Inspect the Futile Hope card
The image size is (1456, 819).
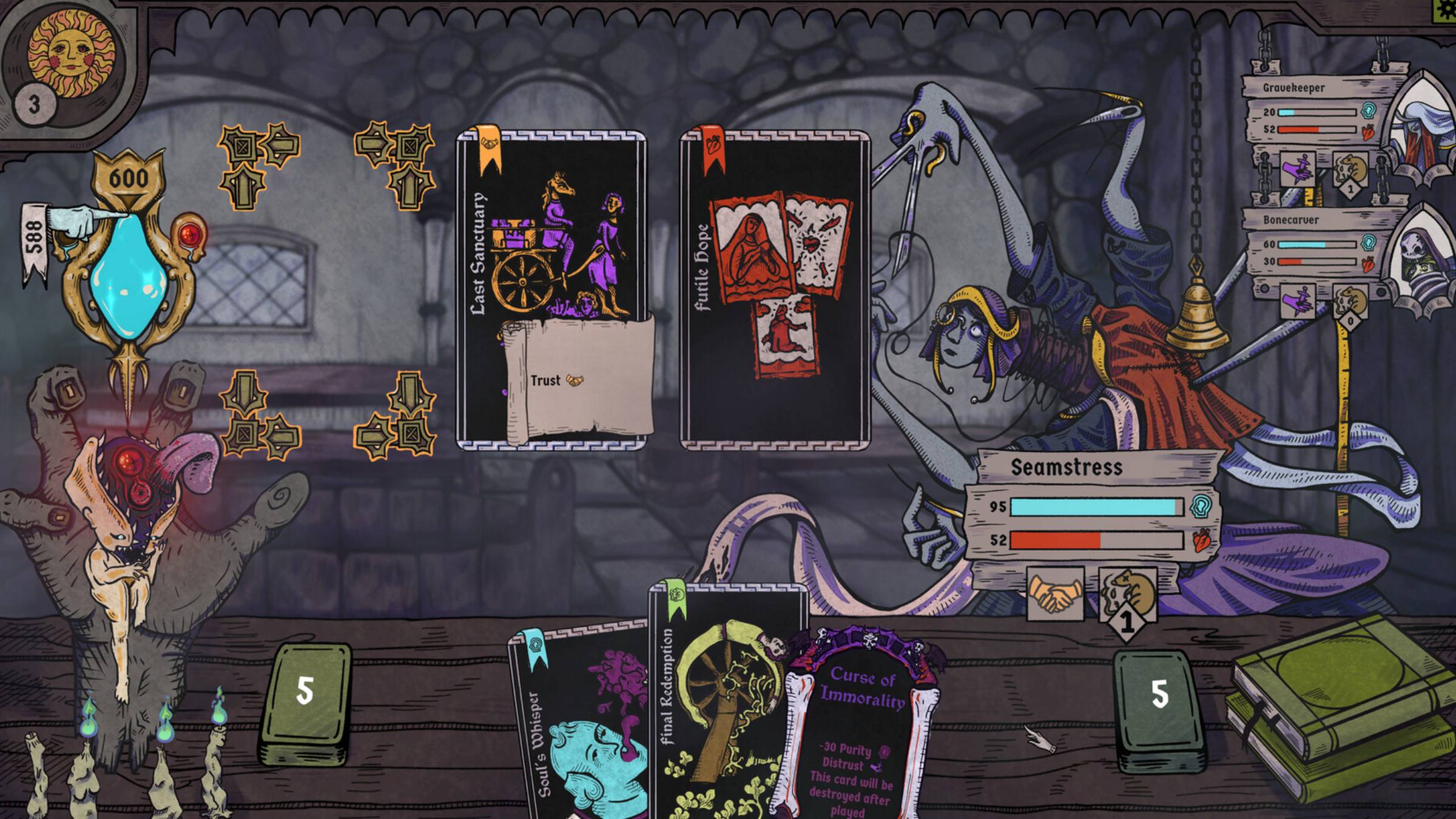775,291
